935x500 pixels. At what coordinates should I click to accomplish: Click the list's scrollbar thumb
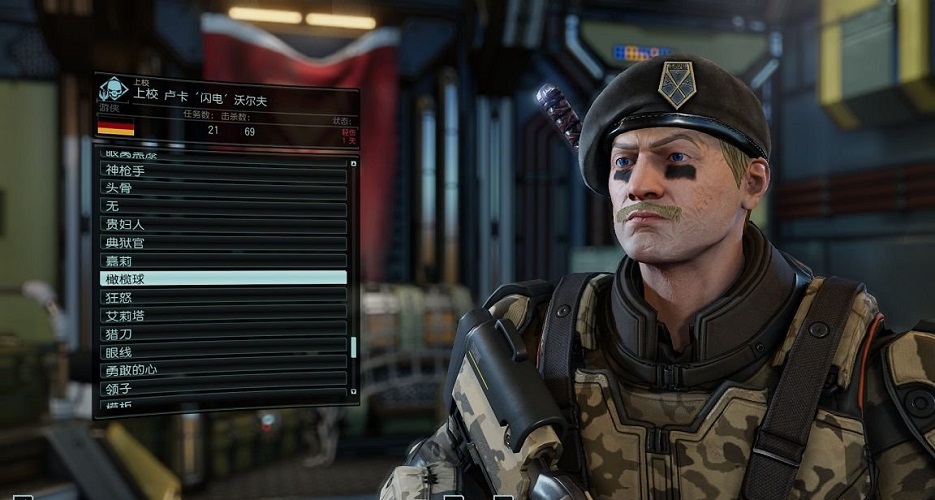tap(353, 347)
